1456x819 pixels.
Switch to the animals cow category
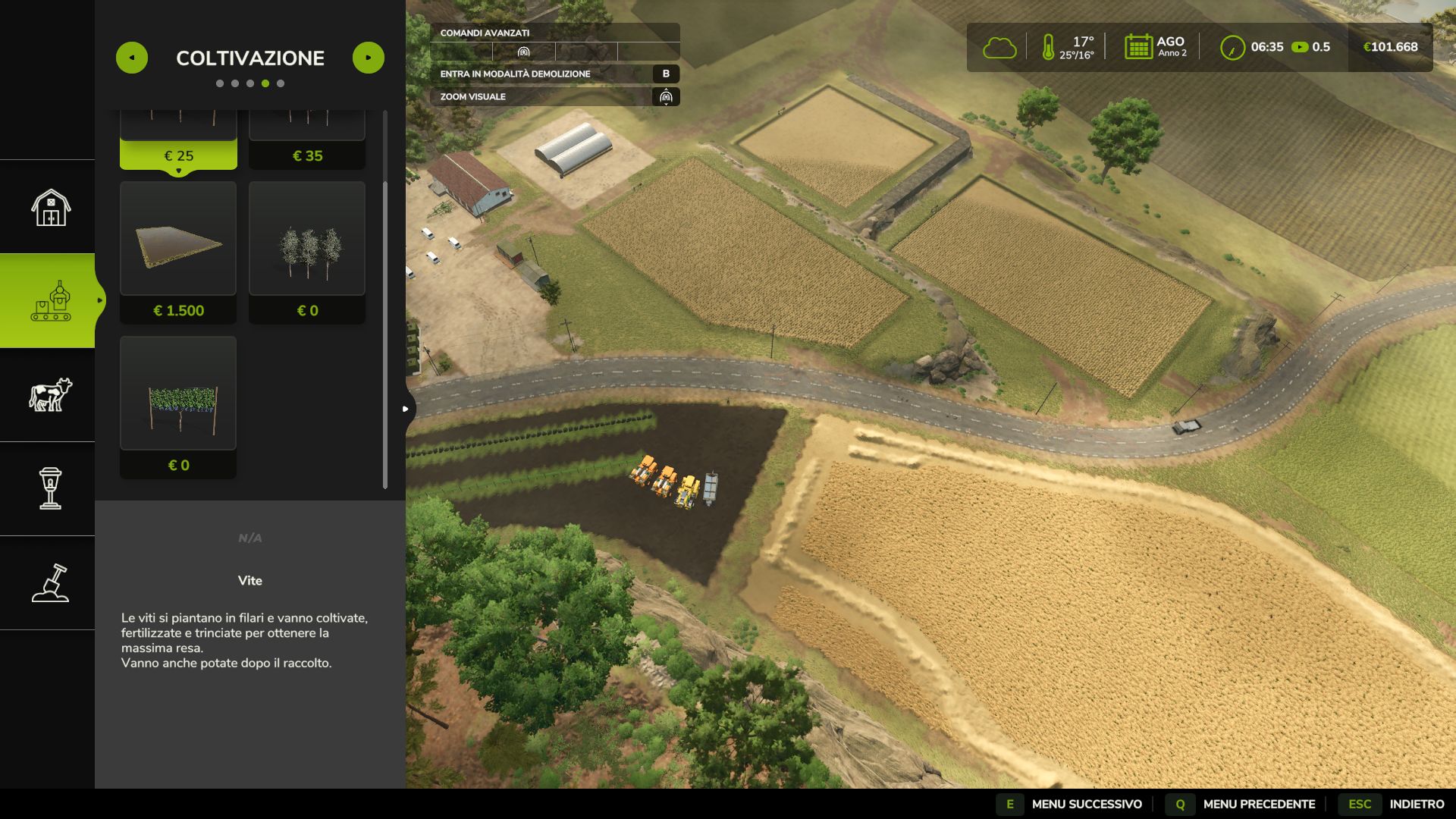tap(50, 395)
